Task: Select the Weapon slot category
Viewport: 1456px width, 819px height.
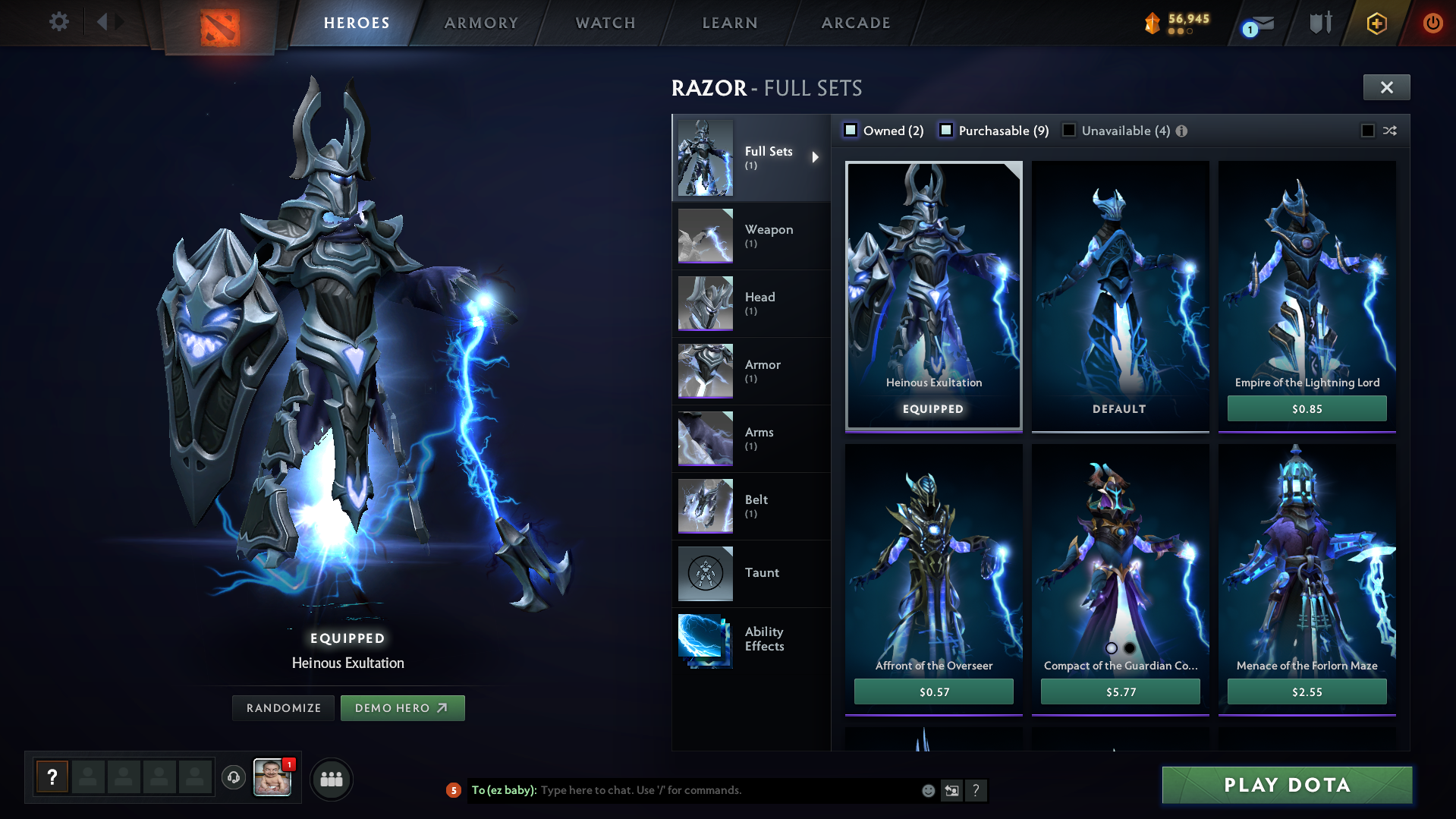Action: 751,235
